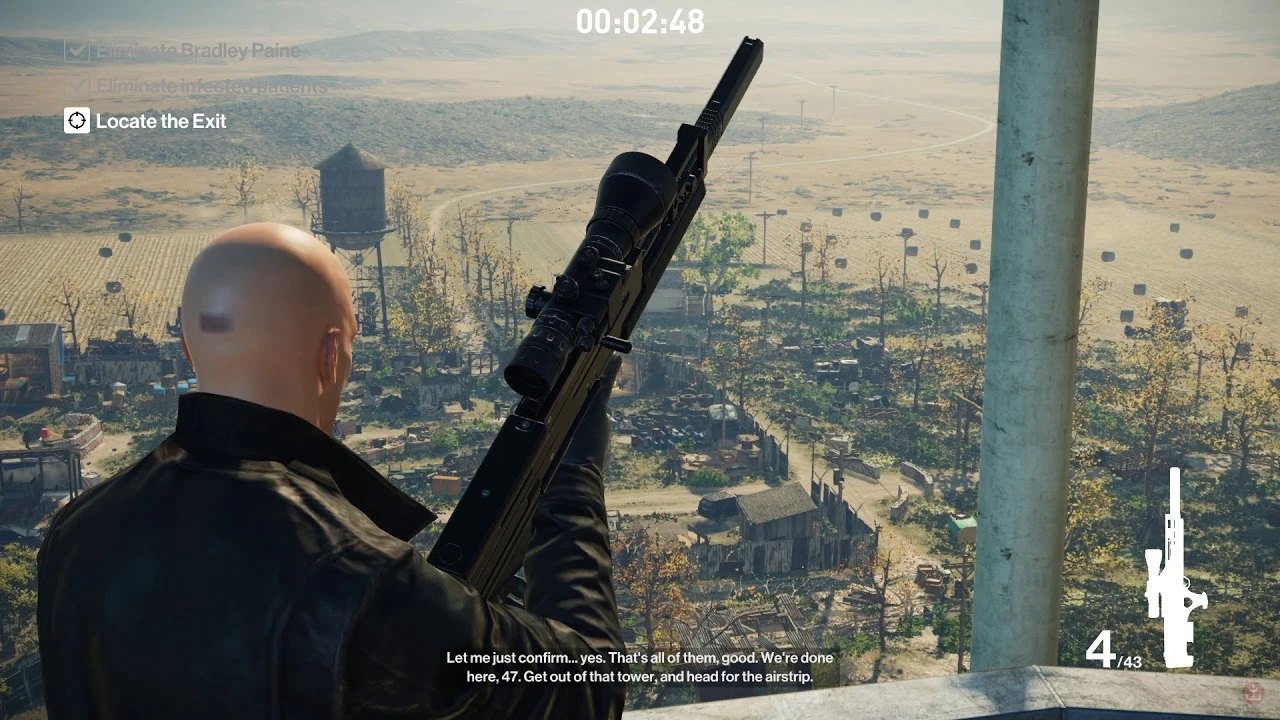Check the "Eliminate Bradley Paine" objective checkbox

tap(77, 51)
